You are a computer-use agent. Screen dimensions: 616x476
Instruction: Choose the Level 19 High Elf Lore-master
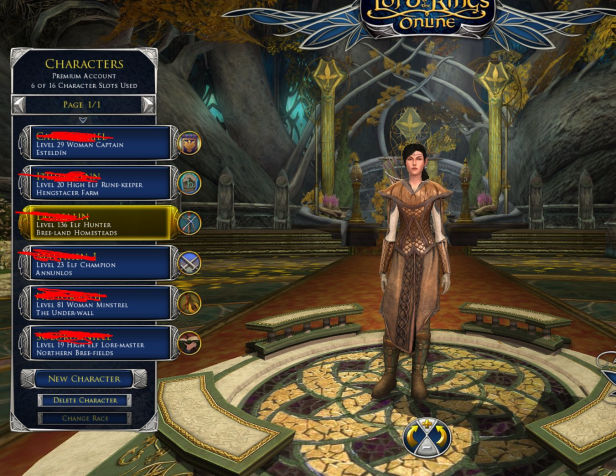pyautogui.click(x=95, y=343)
